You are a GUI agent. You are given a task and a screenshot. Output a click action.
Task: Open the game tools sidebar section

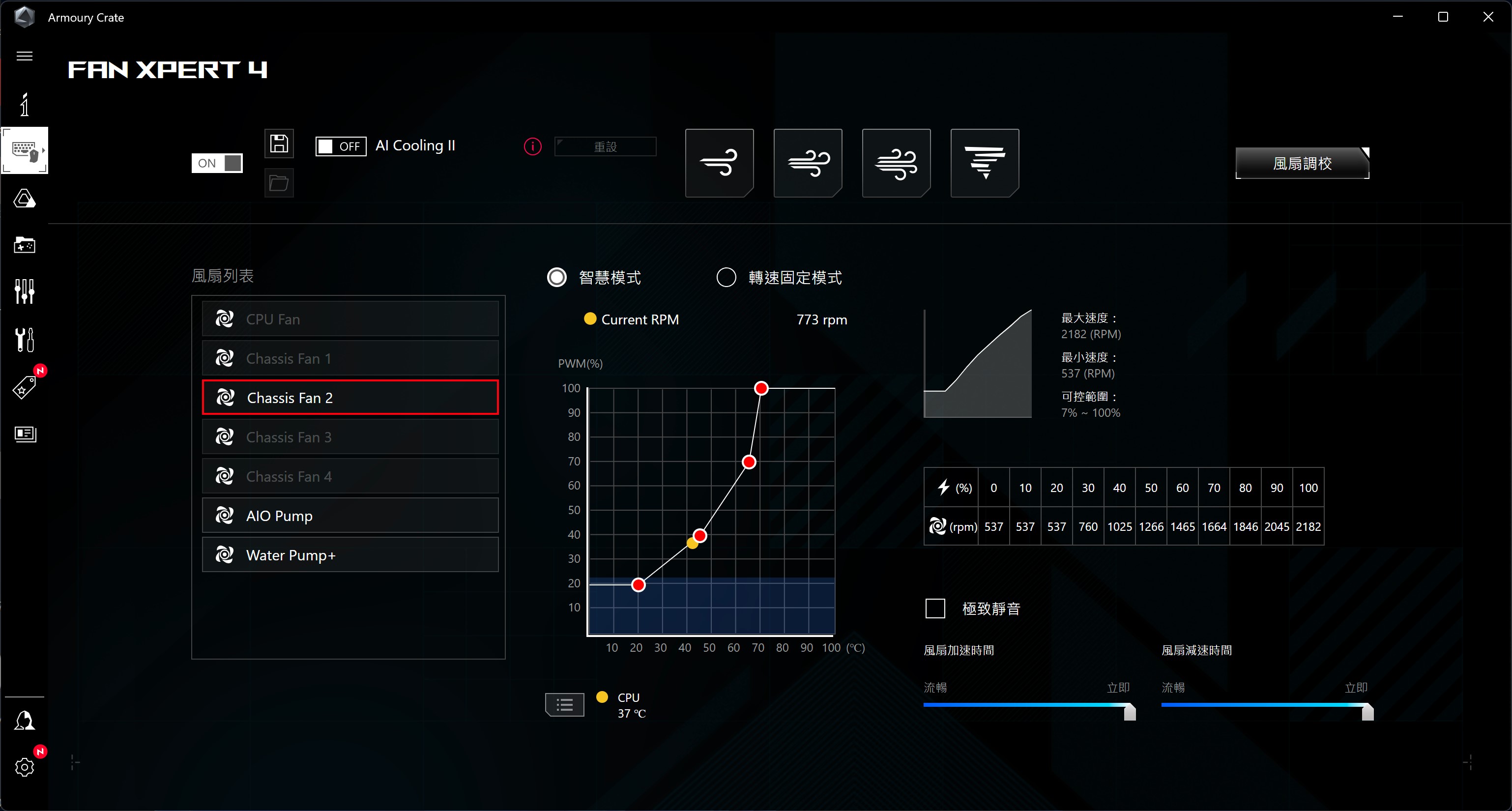tap(25, 245)
